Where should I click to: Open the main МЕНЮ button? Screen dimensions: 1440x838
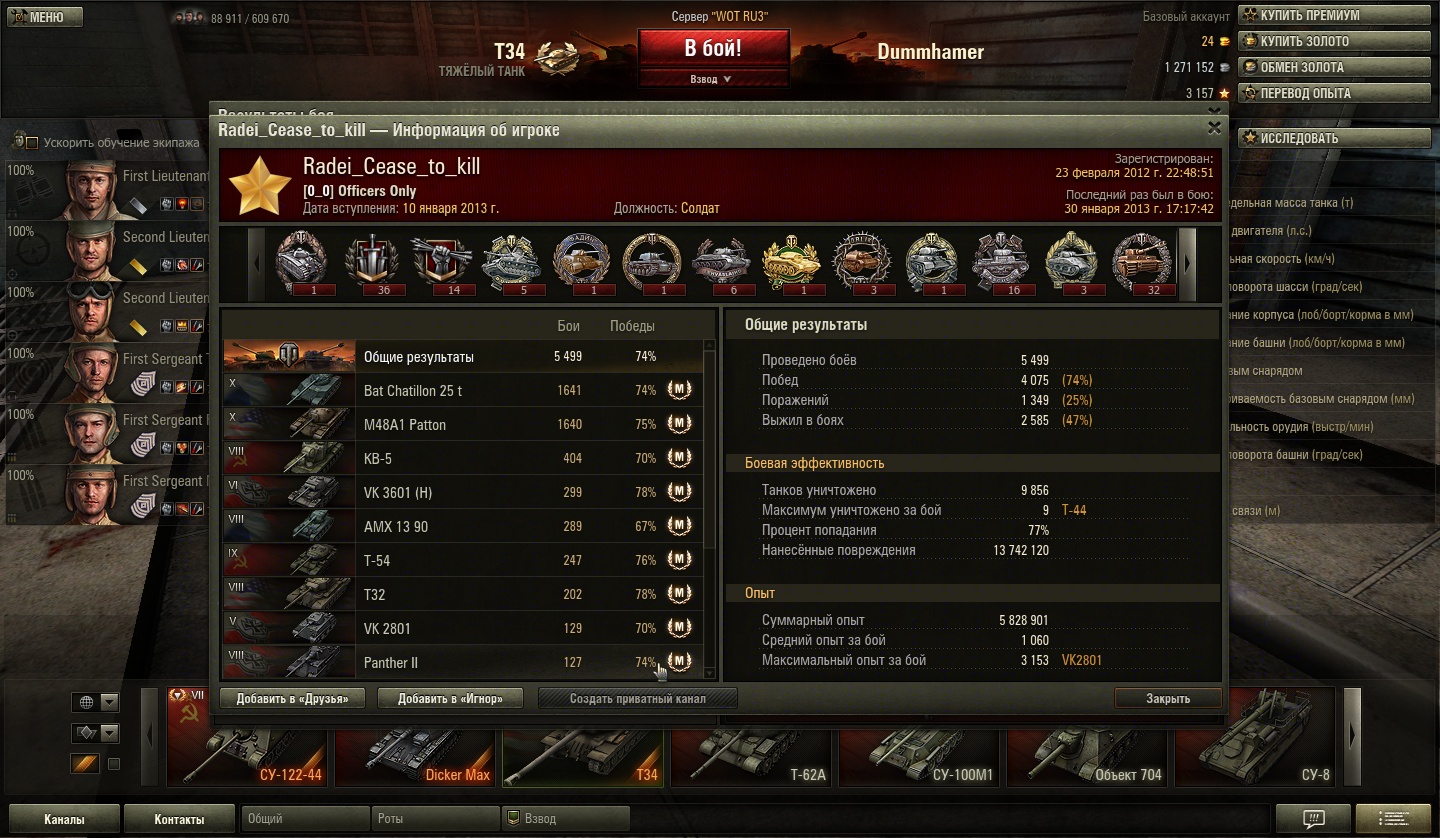click(x=42, y=17)
